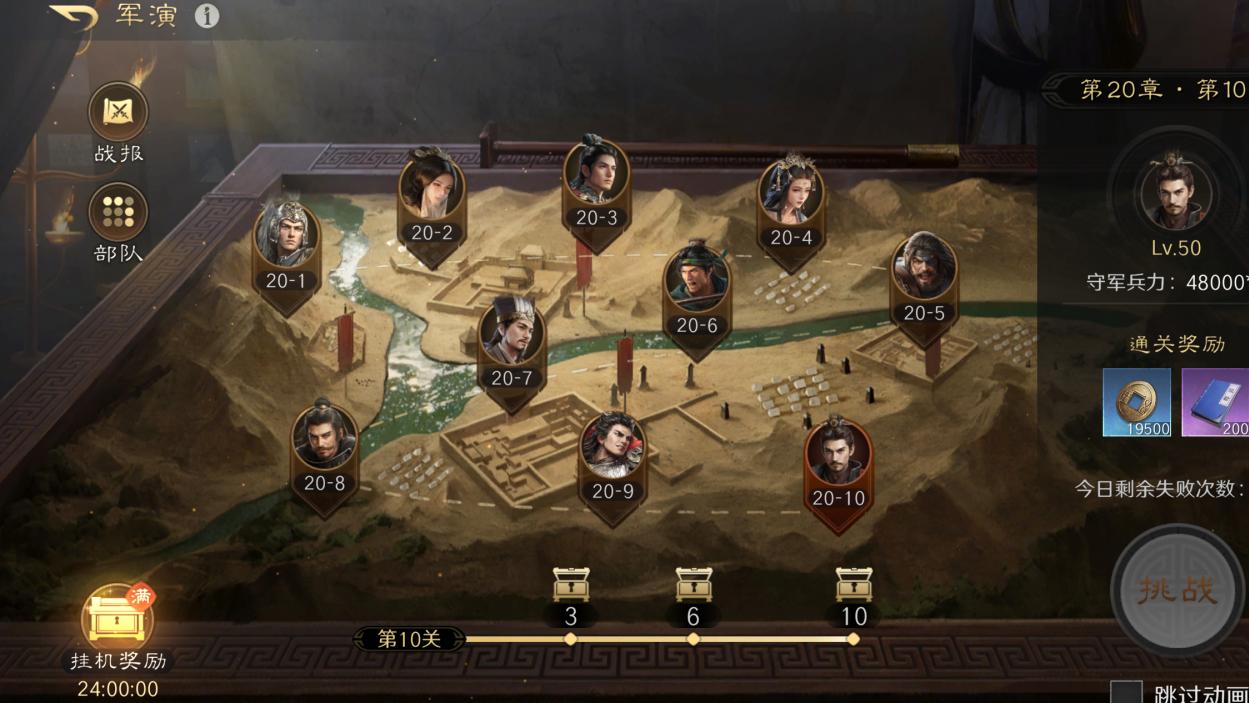Select stage 20-5 general portrait
Screen dimensions: 1249x703
pos(924,271)
